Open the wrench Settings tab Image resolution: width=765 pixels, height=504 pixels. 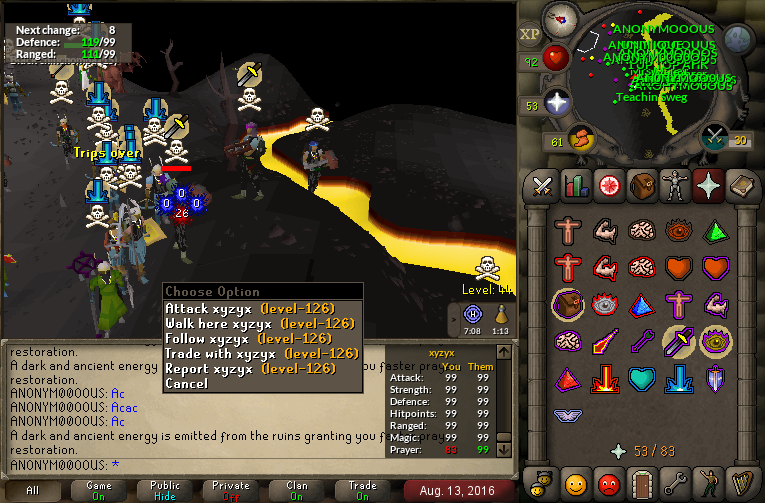674,484
